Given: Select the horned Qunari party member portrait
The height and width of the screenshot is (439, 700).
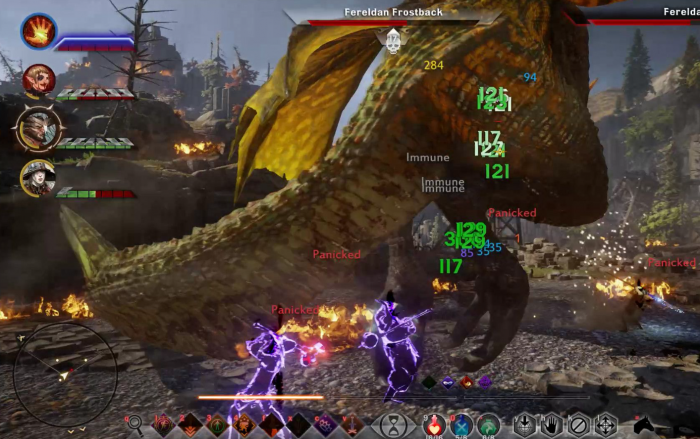Looking at the screenshot, I should pyautogui.click(x=39, y=128).
